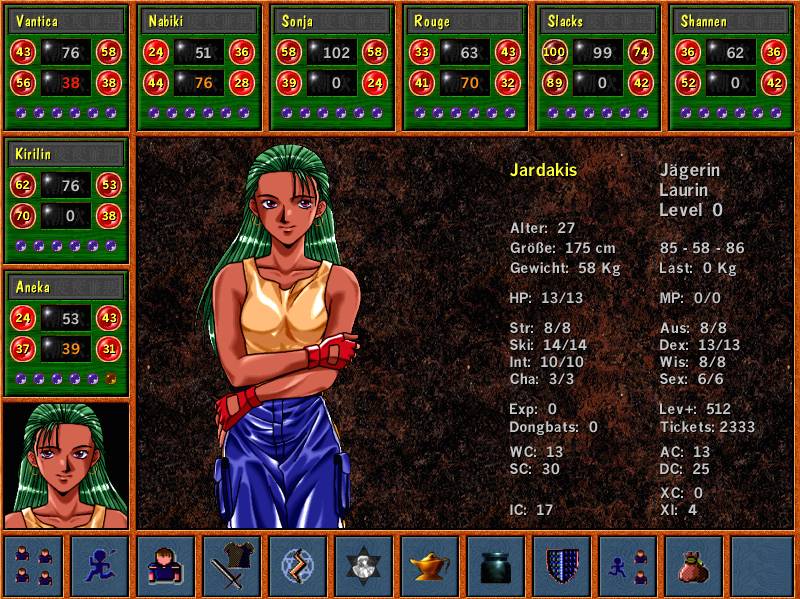
Task: Select Vantica's party panel
Action: [67, 67]
